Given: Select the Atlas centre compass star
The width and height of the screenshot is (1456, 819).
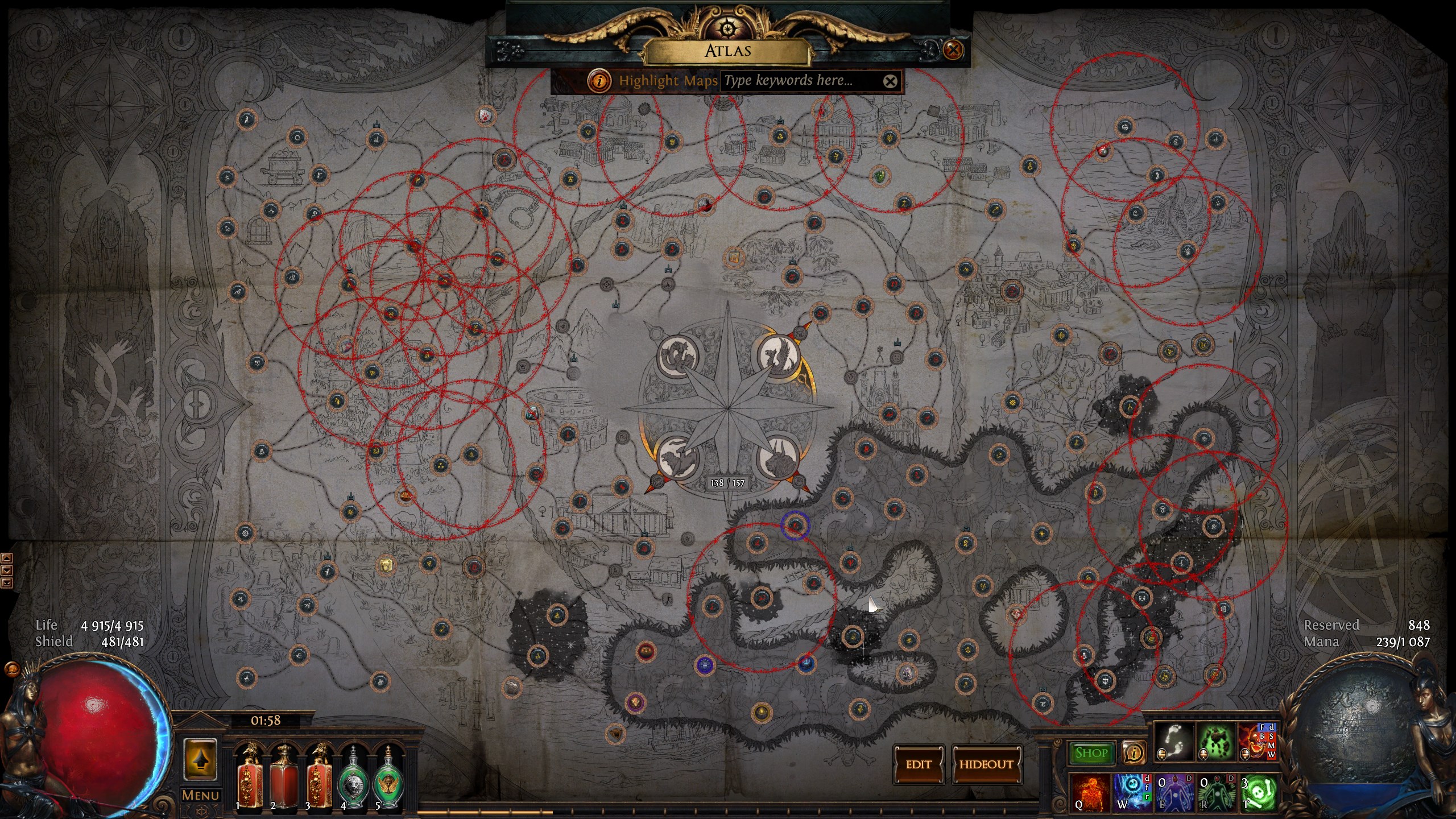Looking at the screenshot, I should click(x=728, y=408).
